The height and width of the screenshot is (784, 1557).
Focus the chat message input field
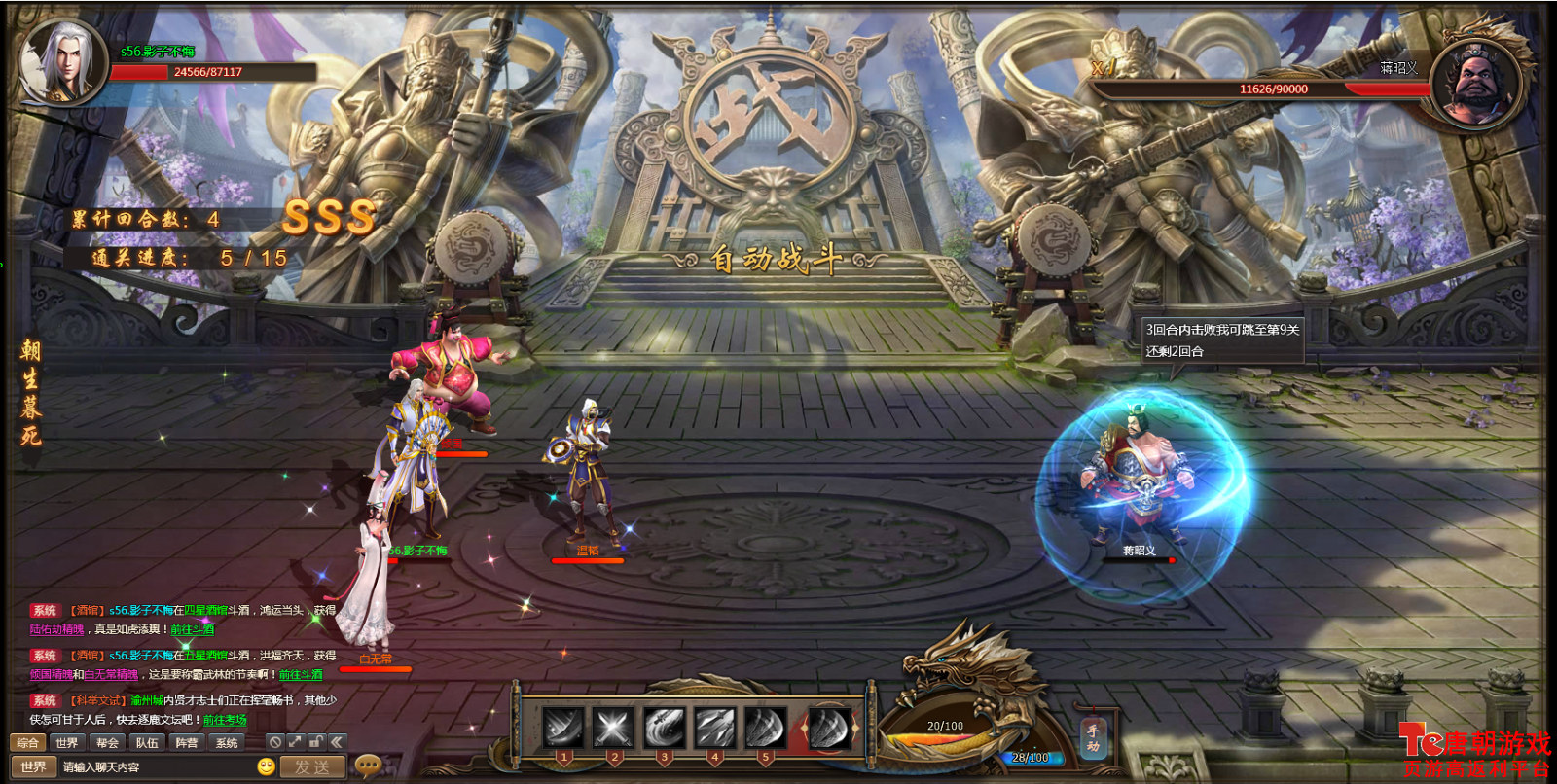[x=156, y=767]
